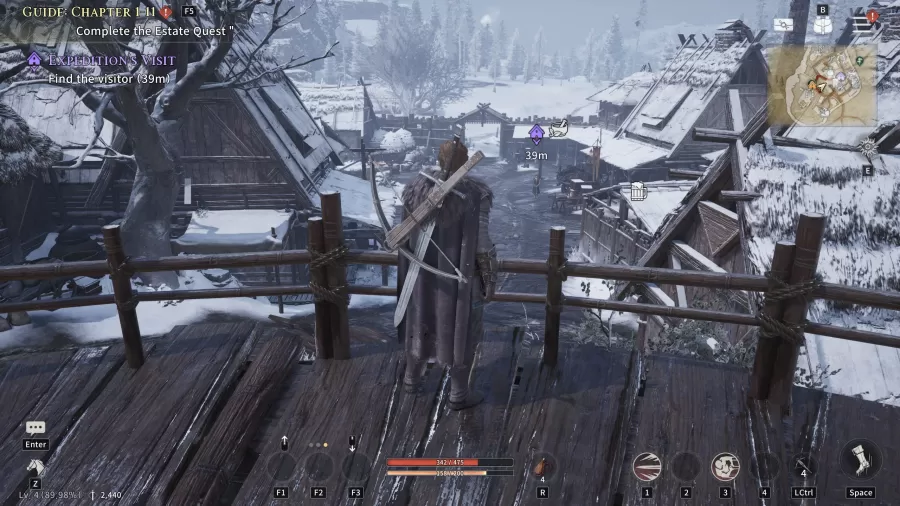Use the LCtrl slot item
Image resolution: width=900 pixels, height=506 pixels.
803,466
